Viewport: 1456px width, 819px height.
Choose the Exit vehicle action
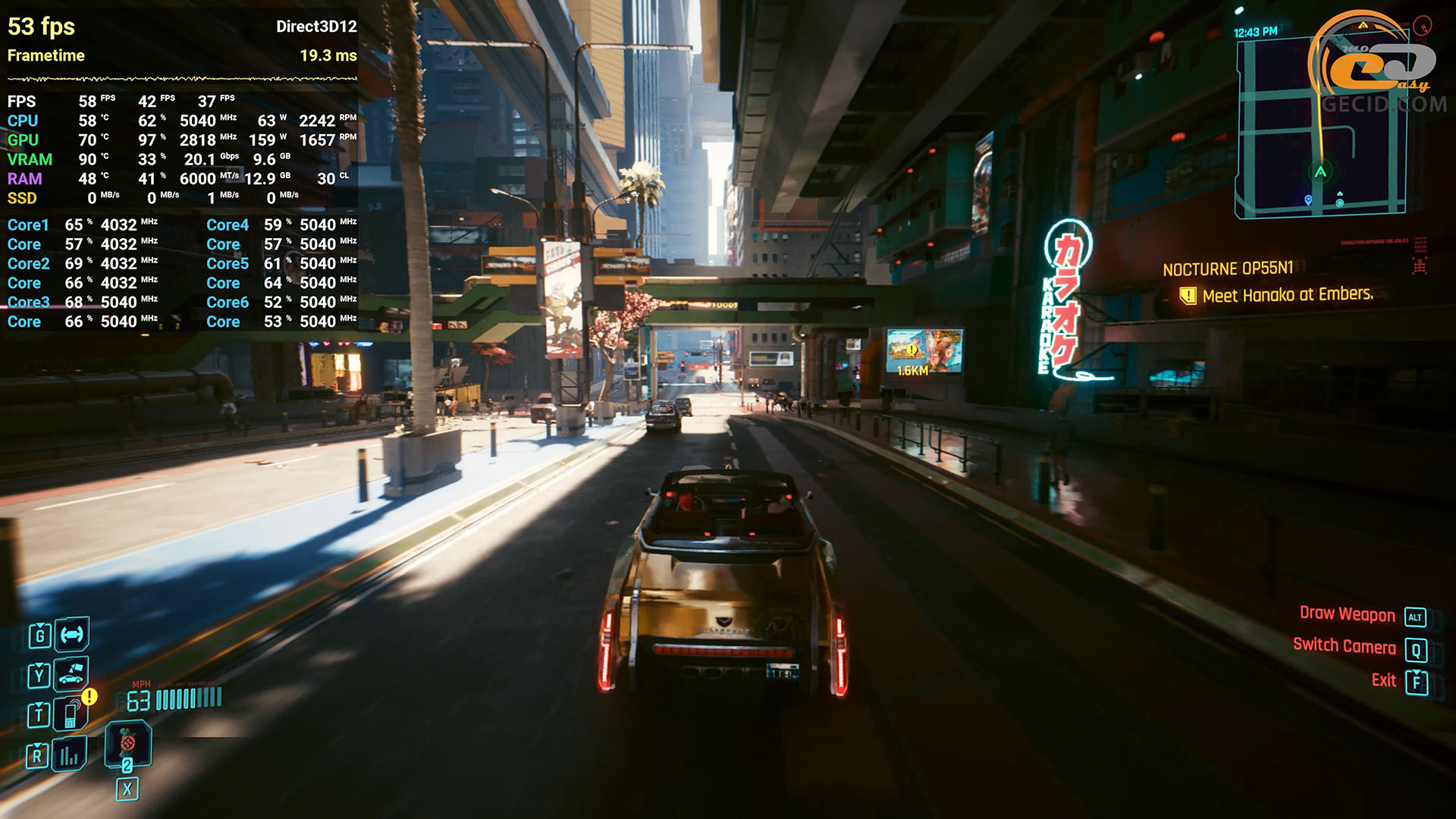coord(1384,680)
